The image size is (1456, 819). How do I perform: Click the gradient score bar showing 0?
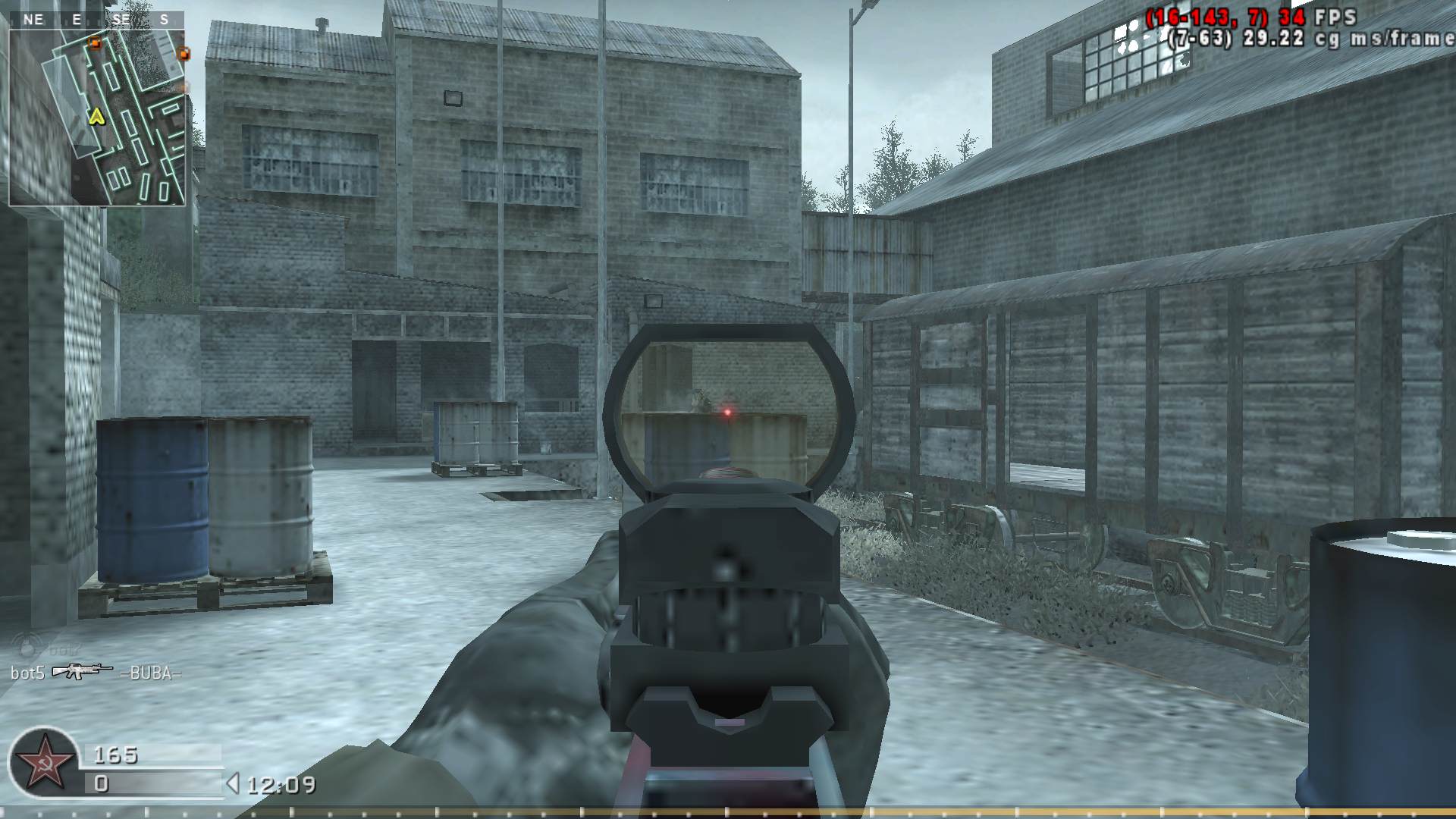tap(152, 783)
